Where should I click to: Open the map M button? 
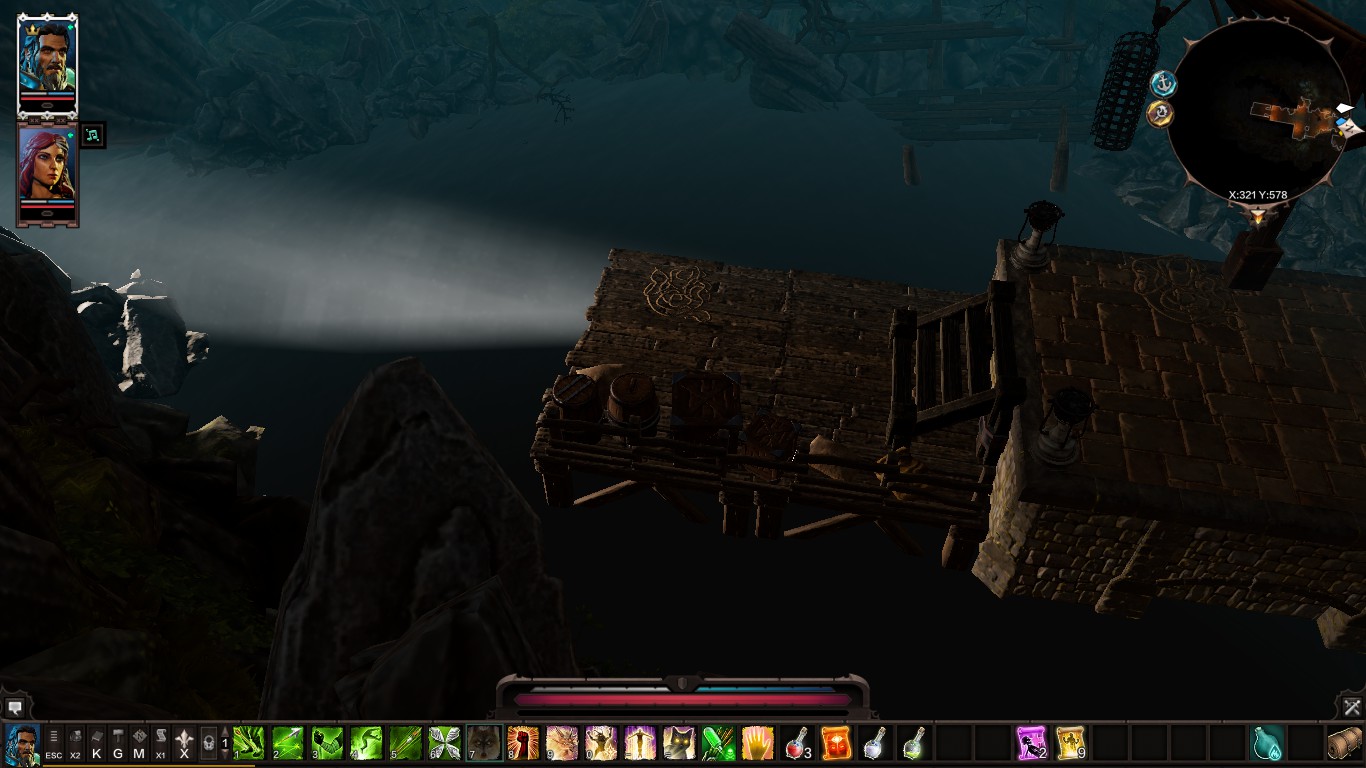coord(139,742)
